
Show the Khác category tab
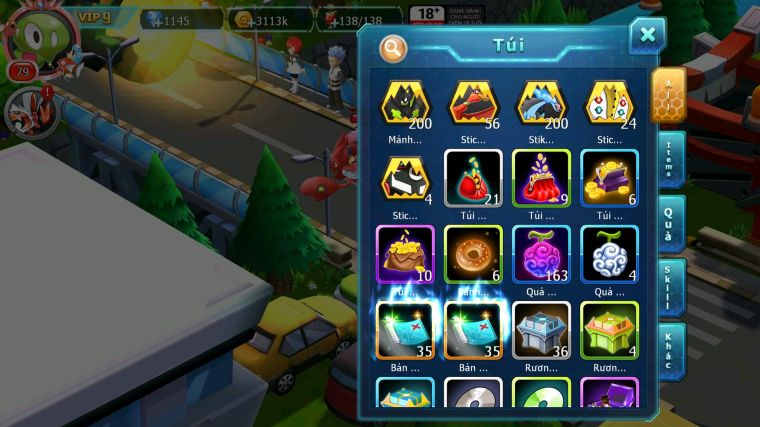[670, 350]
